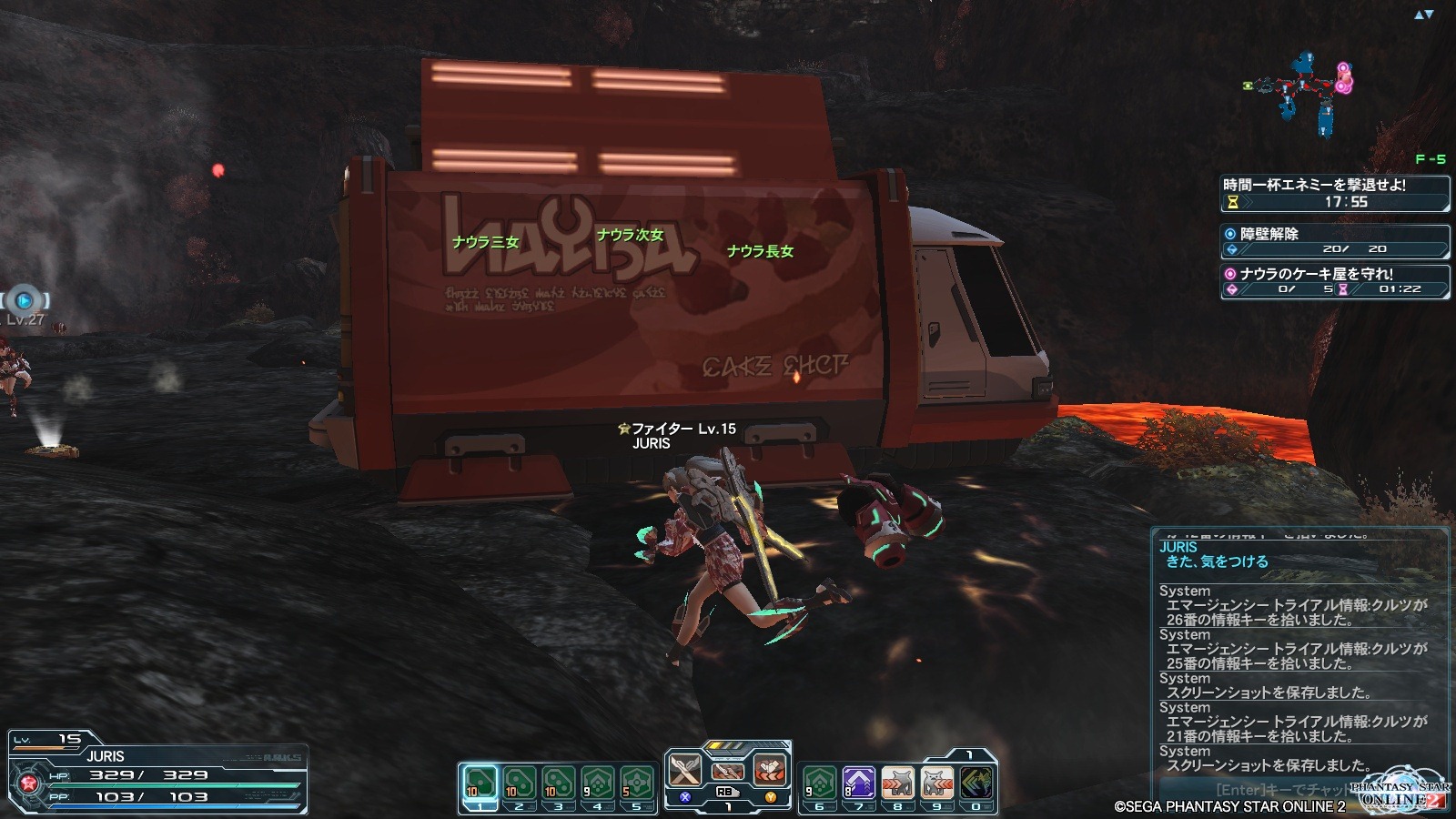Screen dimensions: 1456x819
Task: Trigger the dark rainbow-arrow skill in slot 0
Action: [x=976, y=783]
